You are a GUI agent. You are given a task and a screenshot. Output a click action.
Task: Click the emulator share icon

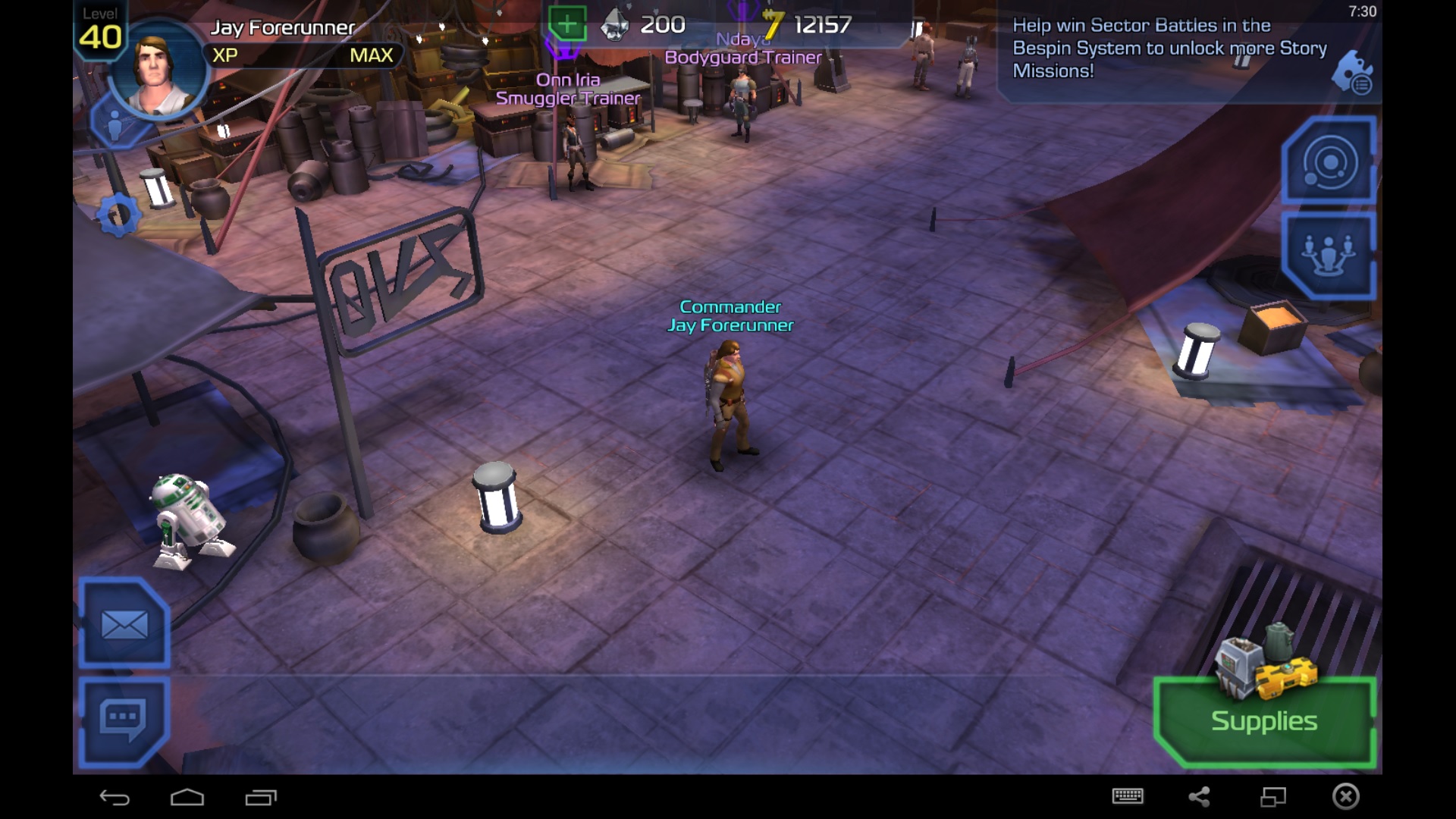(x=1199, y=796)
